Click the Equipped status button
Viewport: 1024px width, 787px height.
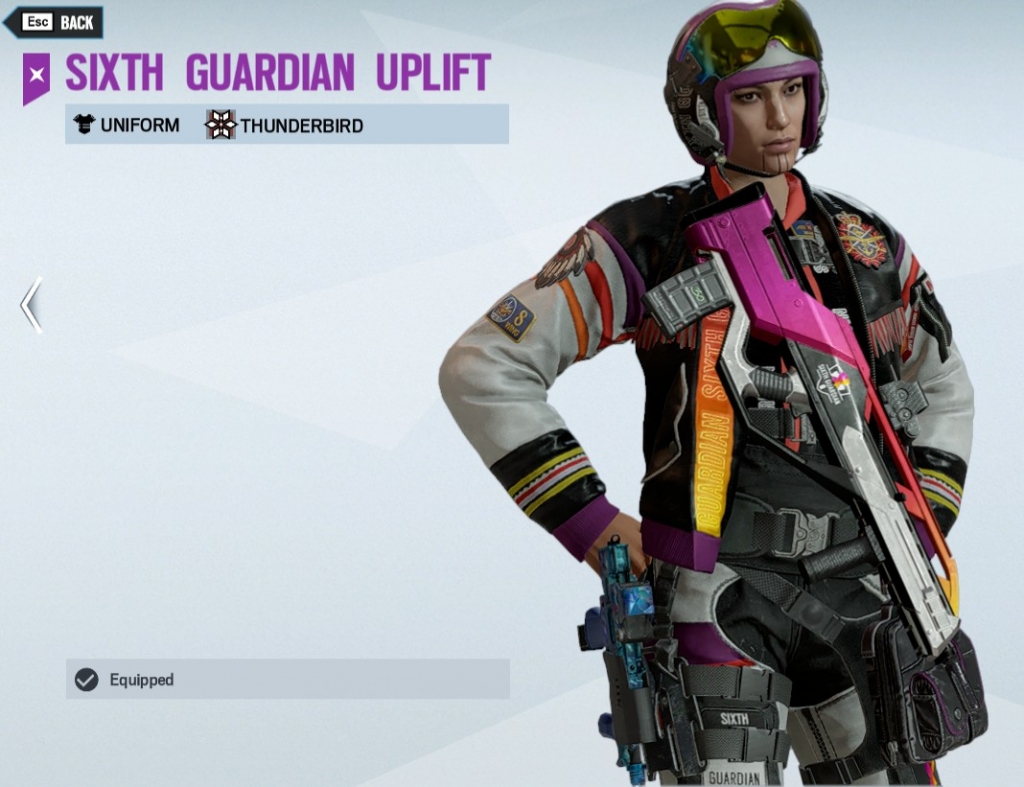point(287,679)
